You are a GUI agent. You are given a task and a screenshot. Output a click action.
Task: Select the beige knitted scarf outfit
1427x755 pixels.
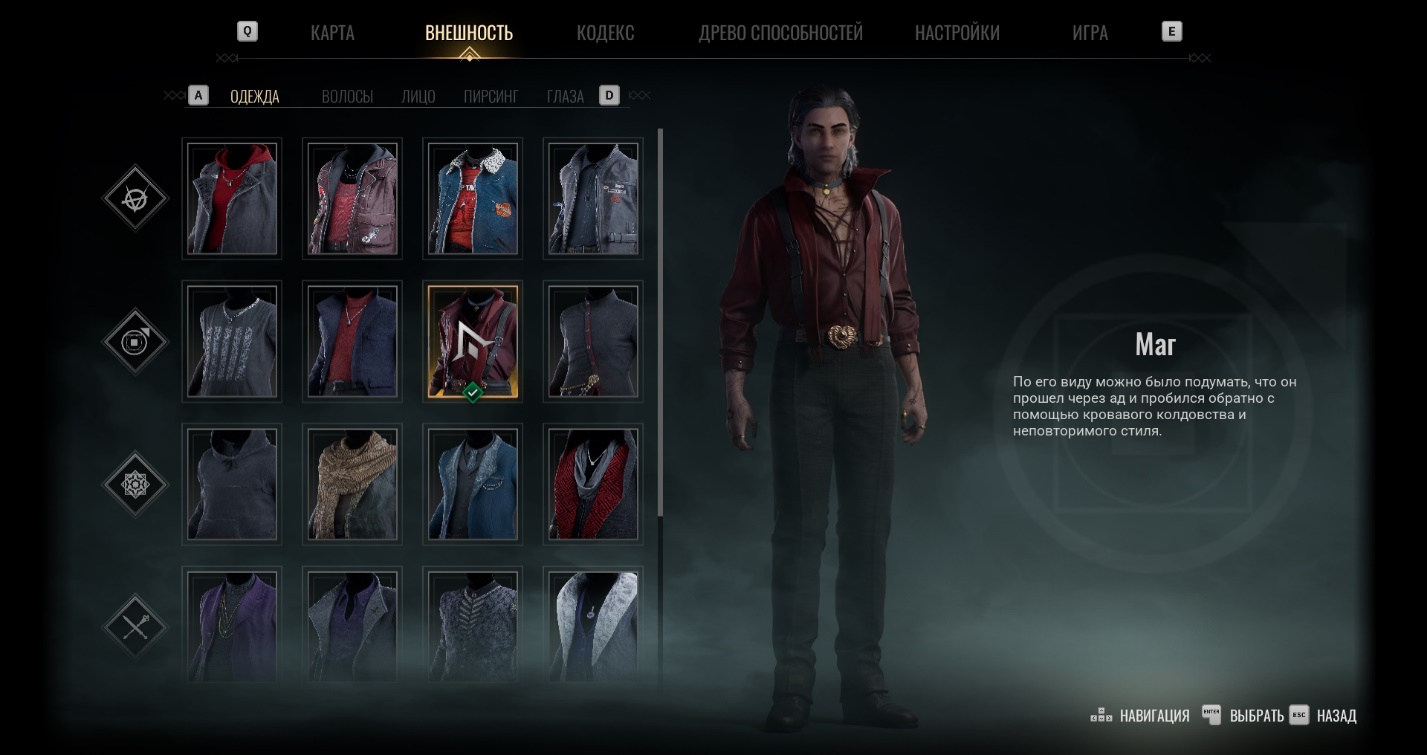[352, 484]
